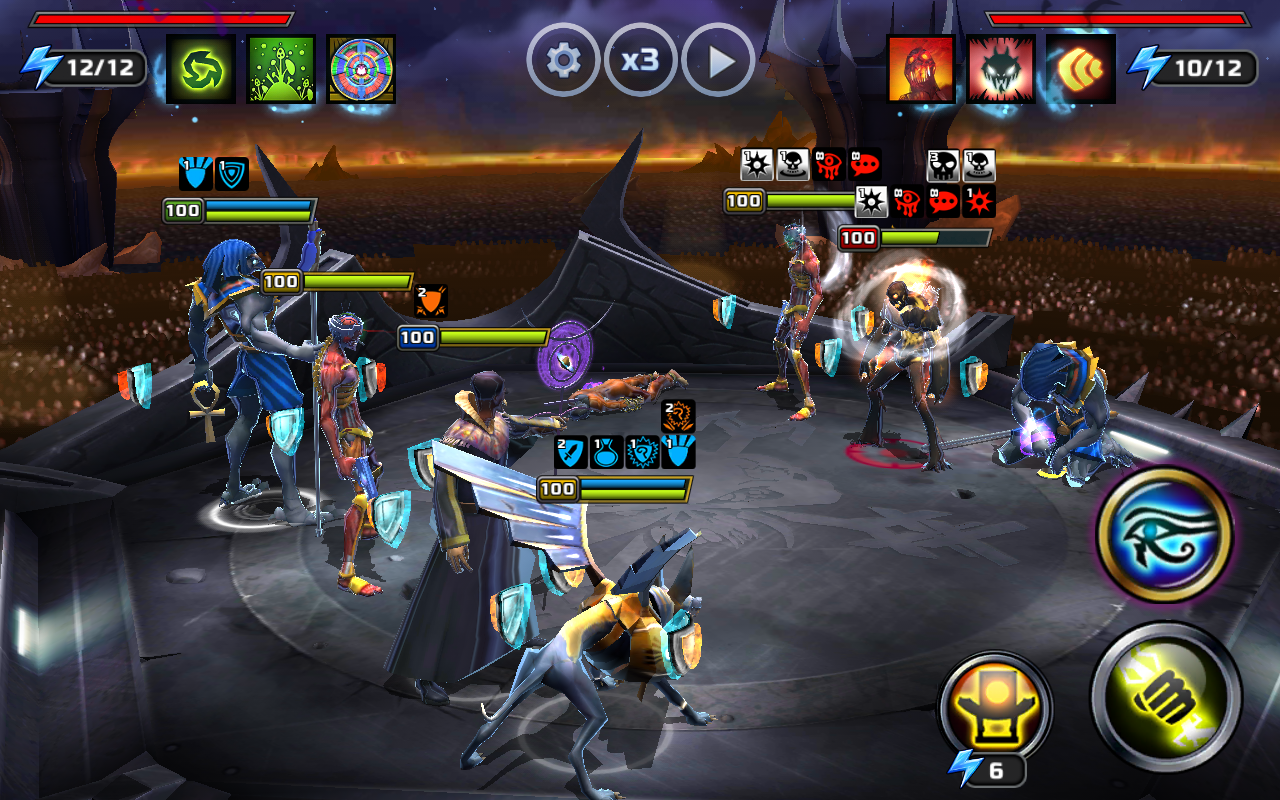The width and height of the screenshot is (1280, 800).
Task: Open the gear settings menu
Action: tap(563, 61)
